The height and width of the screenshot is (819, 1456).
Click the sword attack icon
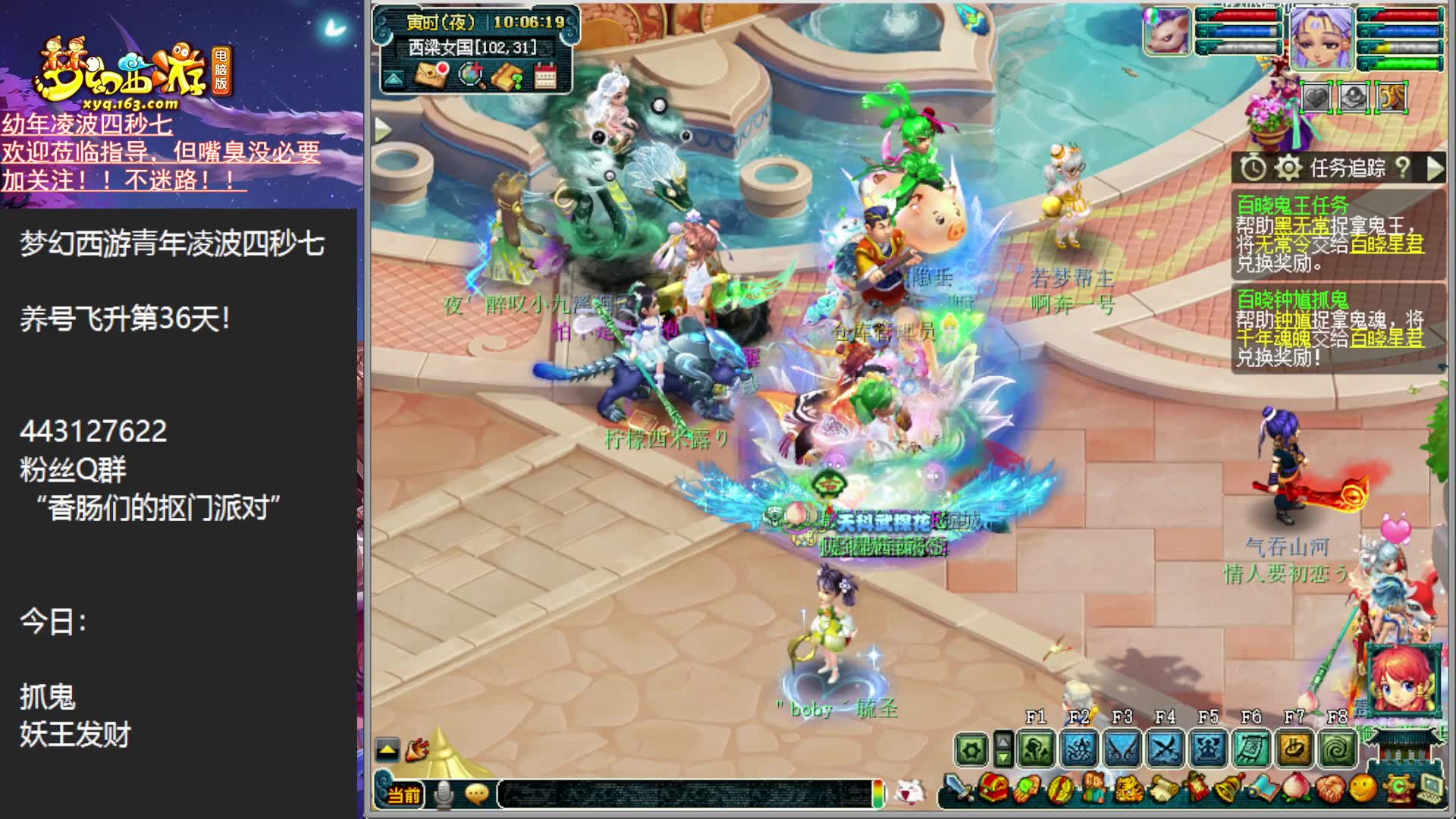pyautogui.click(x=959, y=789)
